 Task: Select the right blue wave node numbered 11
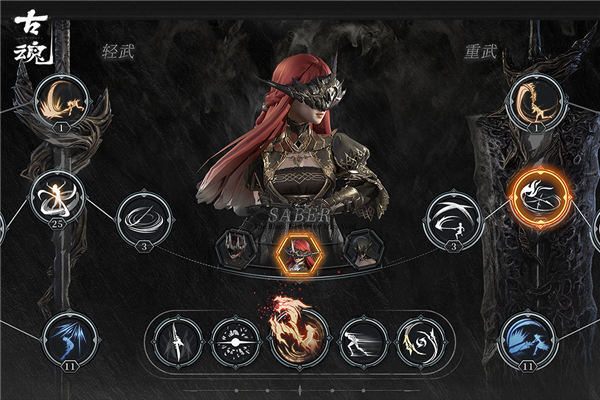pos(526,337)
